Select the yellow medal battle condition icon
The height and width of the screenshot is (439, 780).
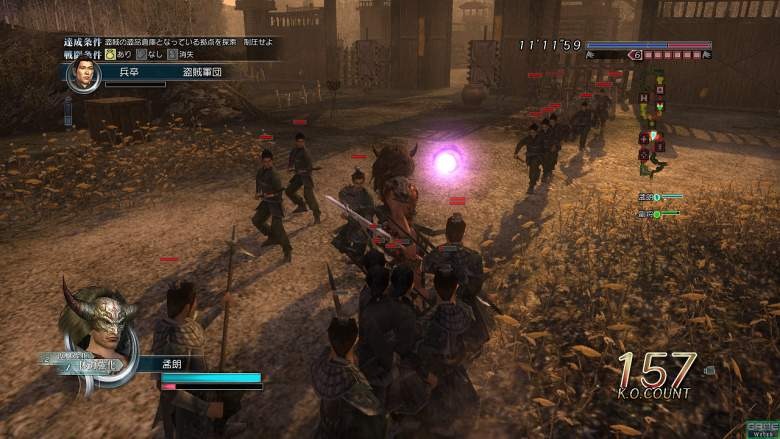tap(110, 54)
